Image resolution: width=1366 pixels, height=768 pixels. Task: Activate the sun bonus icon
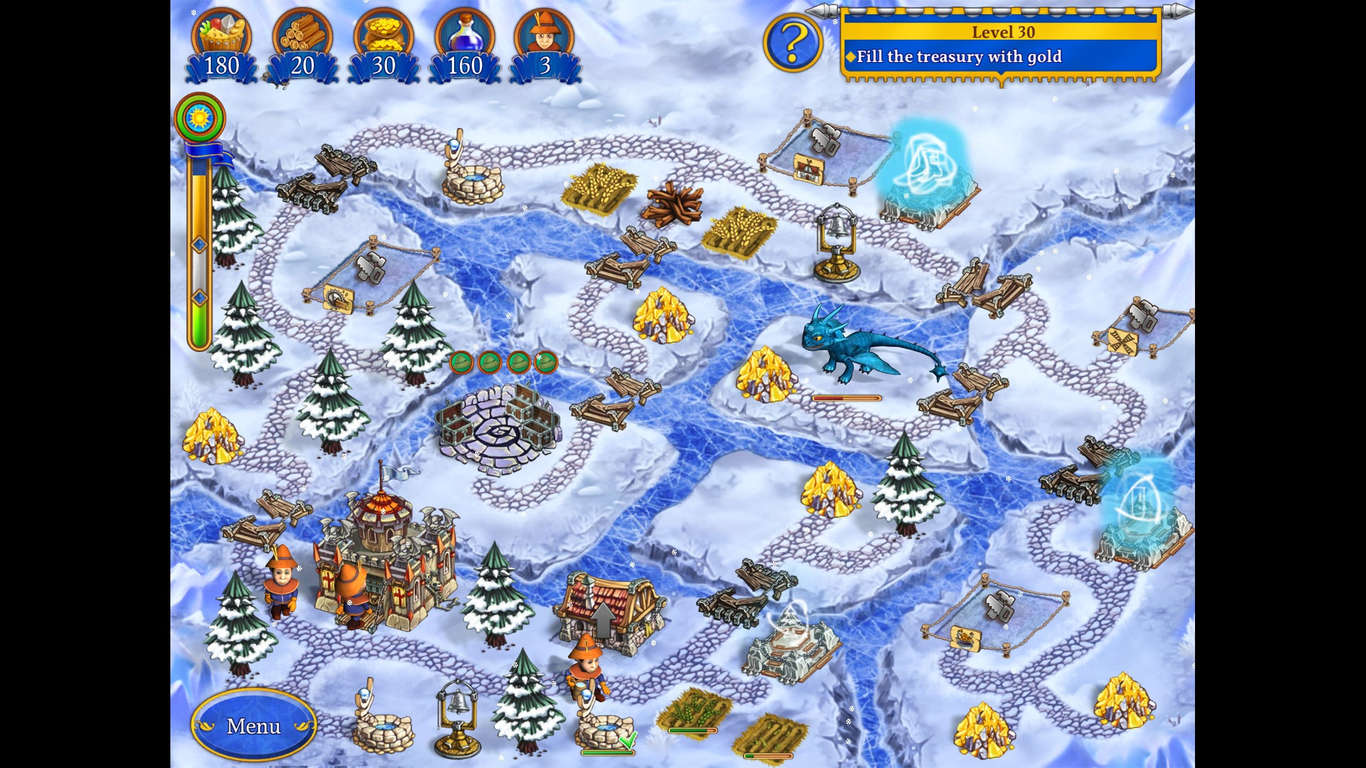[199, 117]
